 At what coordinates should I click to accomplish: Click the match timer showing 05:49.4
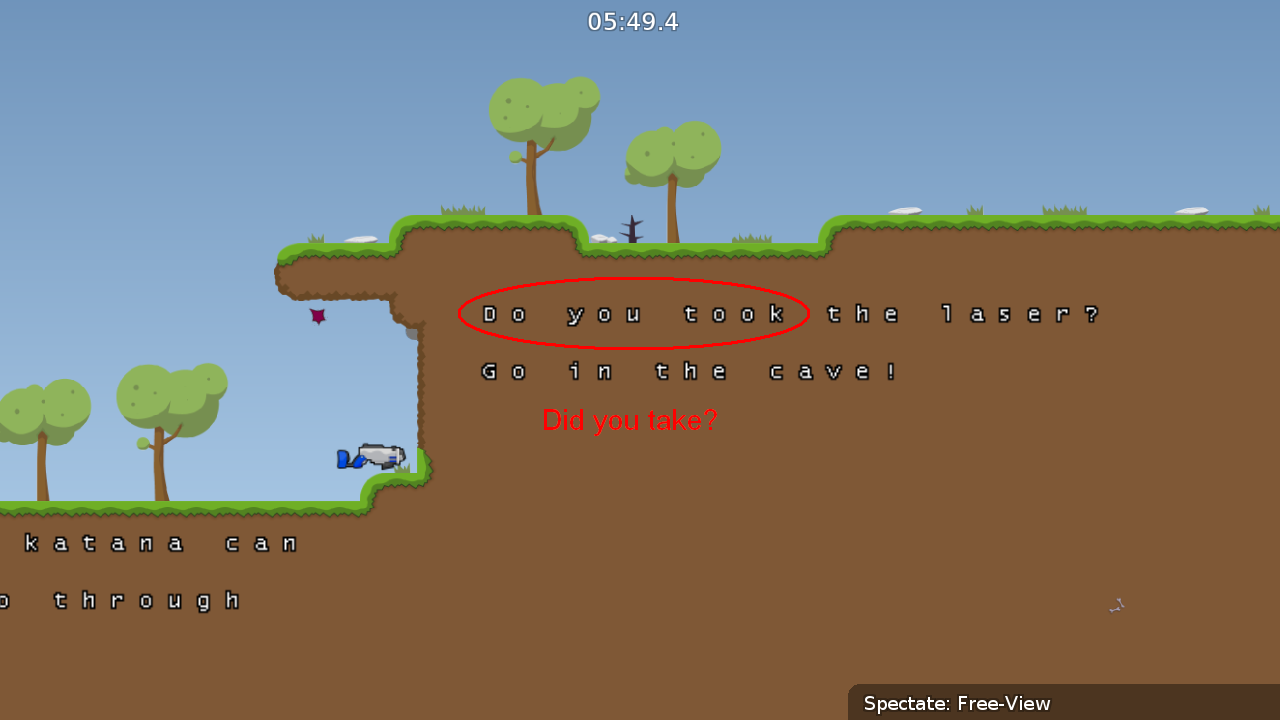pos(632,21)
